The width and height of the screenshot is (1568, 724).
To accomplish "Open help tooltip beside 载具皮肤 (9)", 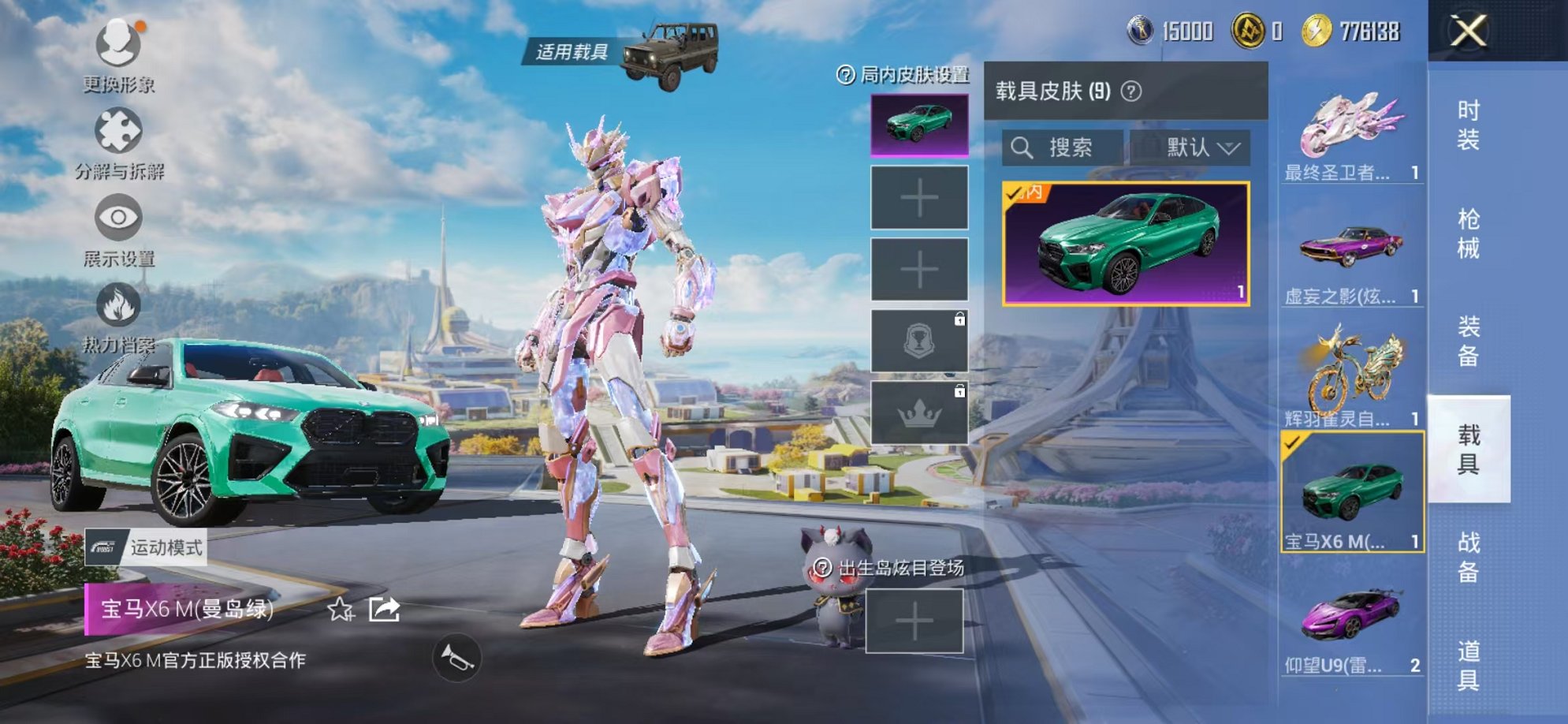I will point(1133,90).
